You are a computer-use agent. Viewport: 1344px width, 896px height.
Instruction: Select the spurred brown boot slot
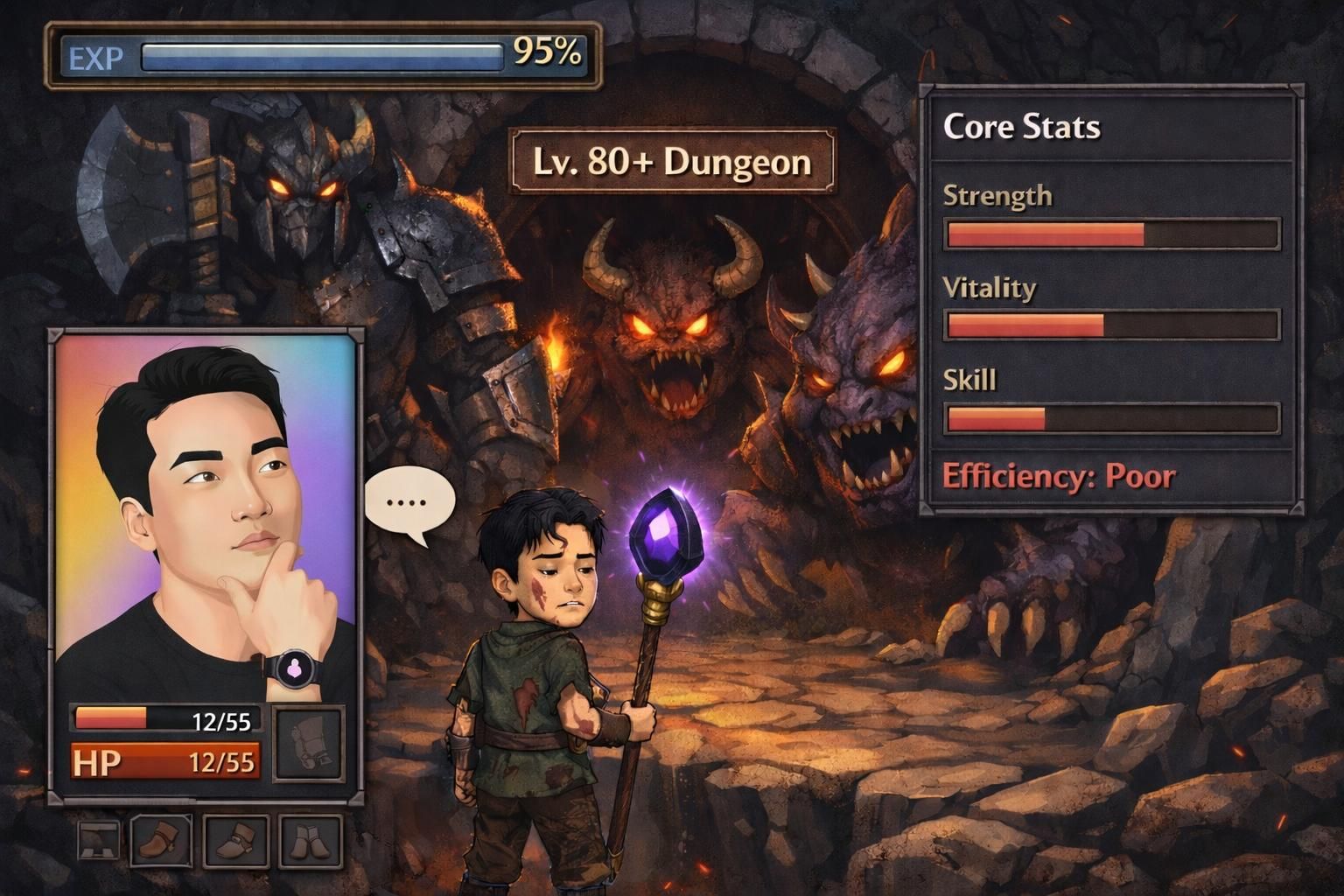click(161, 842)
